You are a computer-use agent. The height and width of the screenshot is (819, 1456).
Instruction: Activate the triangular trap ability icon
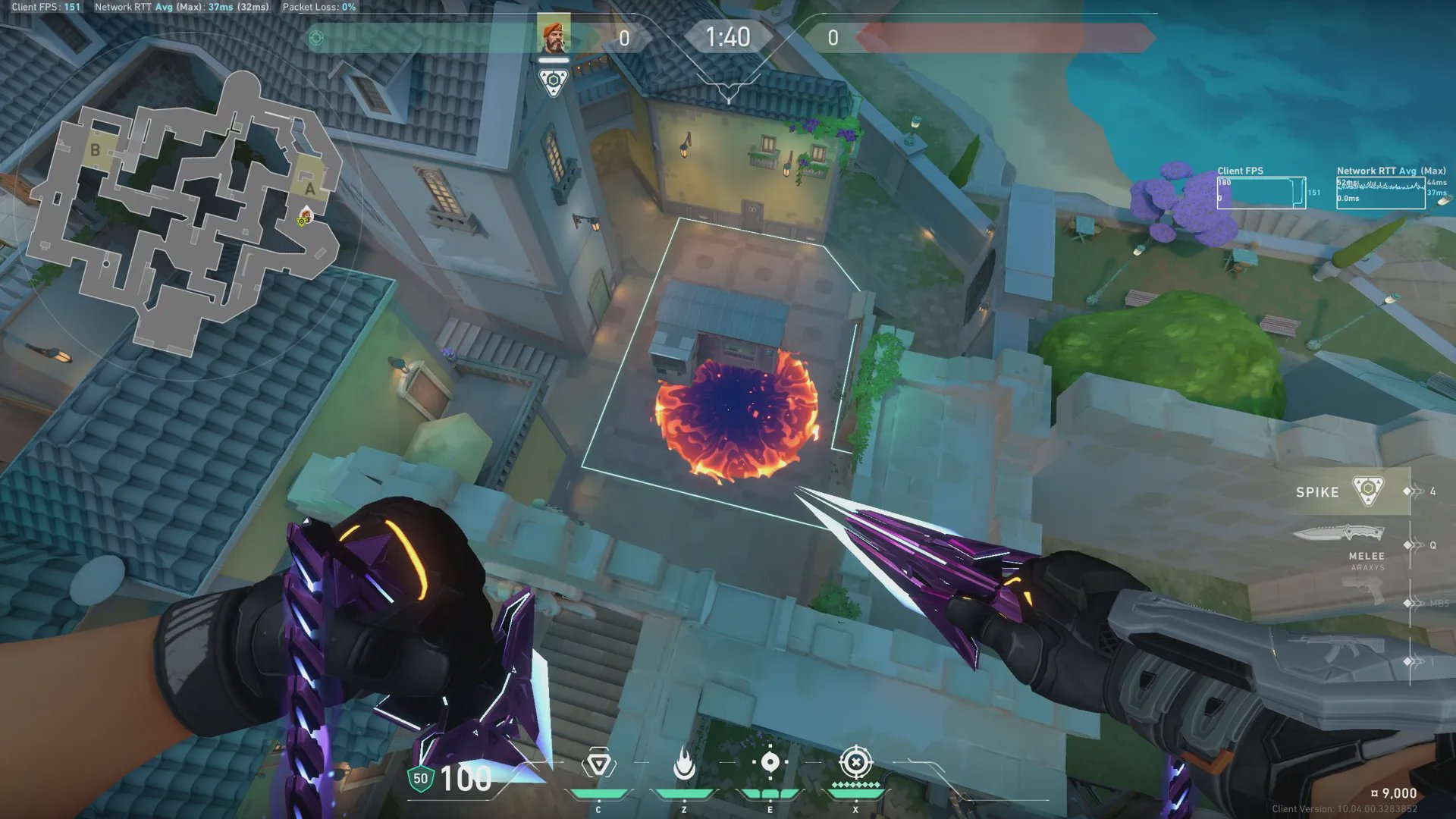click(x=598, y=764)
